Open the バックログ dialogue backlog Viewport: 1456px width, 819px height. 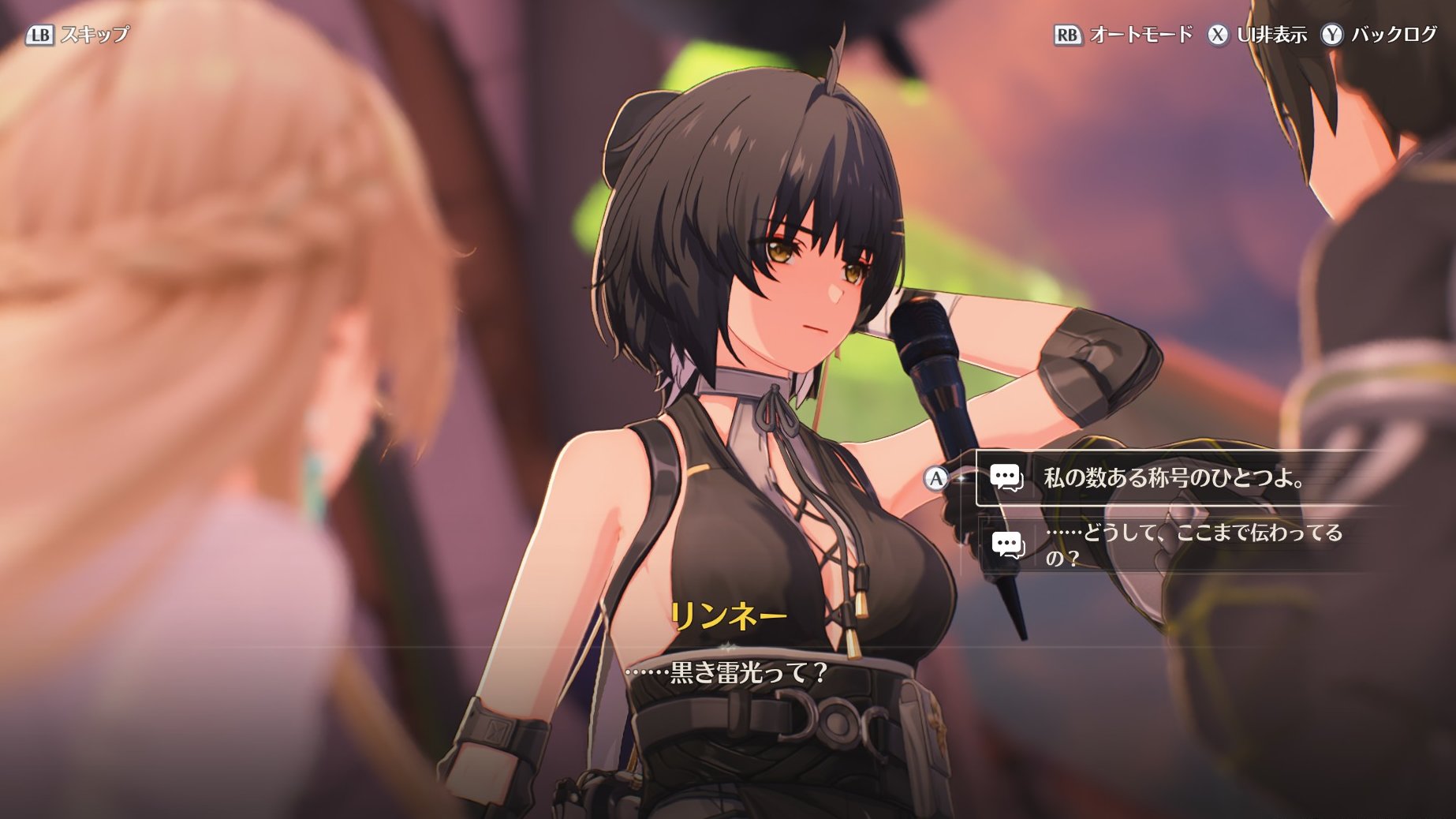tap(1379, 35)
